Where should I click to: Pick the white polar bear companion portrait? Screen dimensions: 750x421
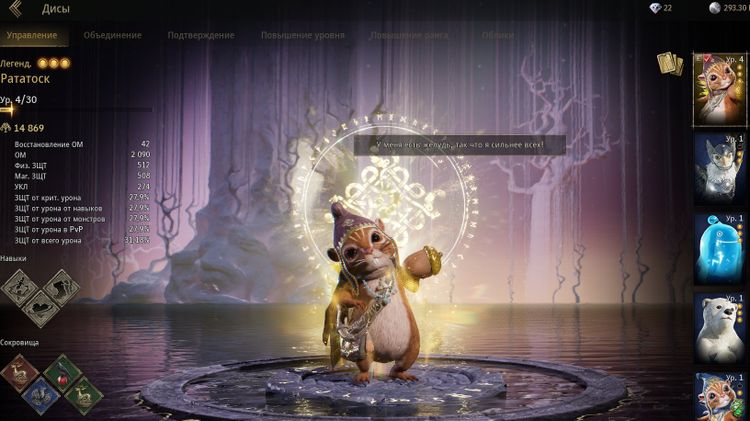click(719, 328)
